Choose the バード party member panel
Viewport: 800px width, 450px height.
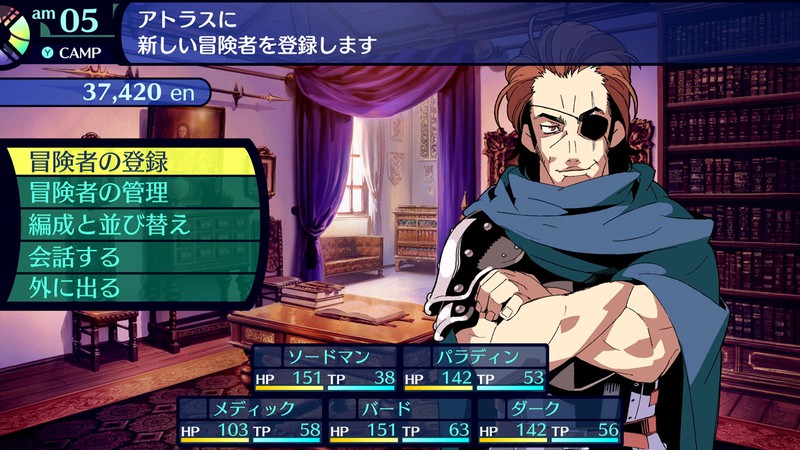400,420
